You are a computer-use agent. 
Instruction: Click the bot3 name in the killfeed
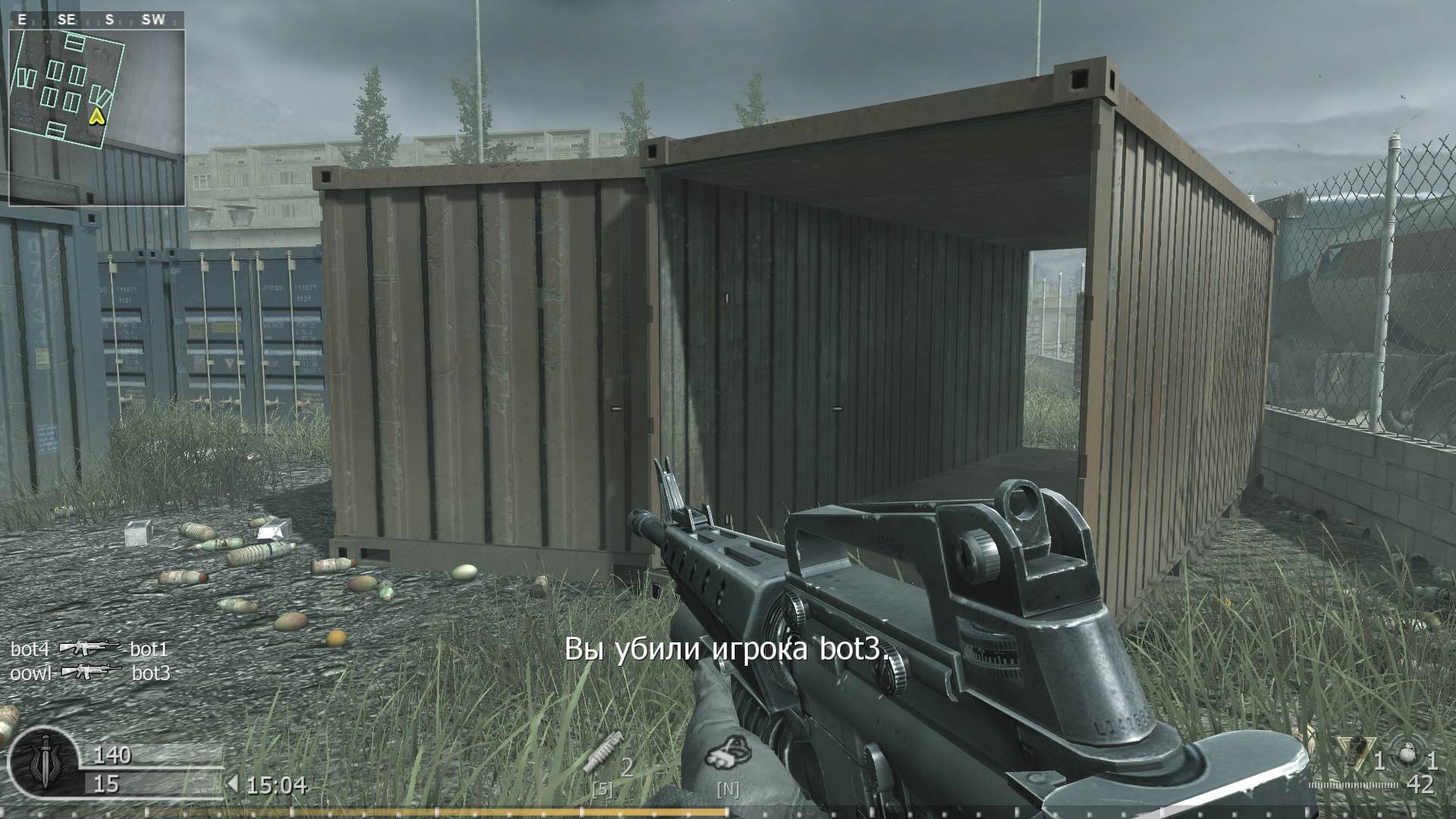[149, 673]
